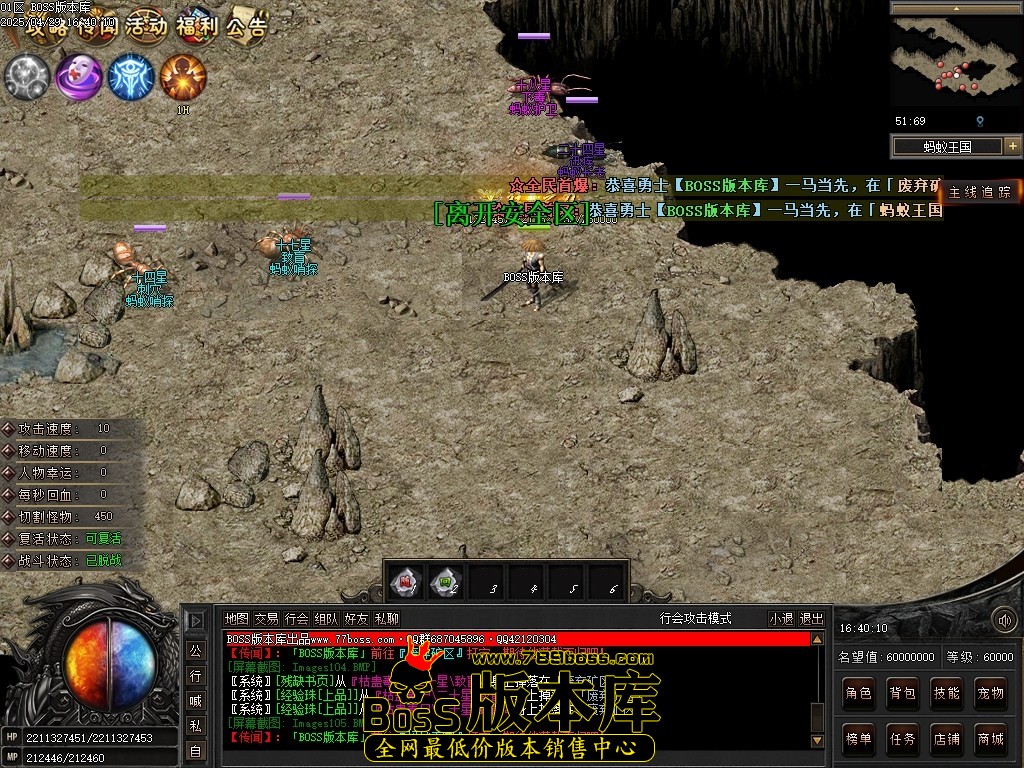Open the 好友 friends tab
The height and width of the screenshot is (768, 1024).
(x=356, y=619)
